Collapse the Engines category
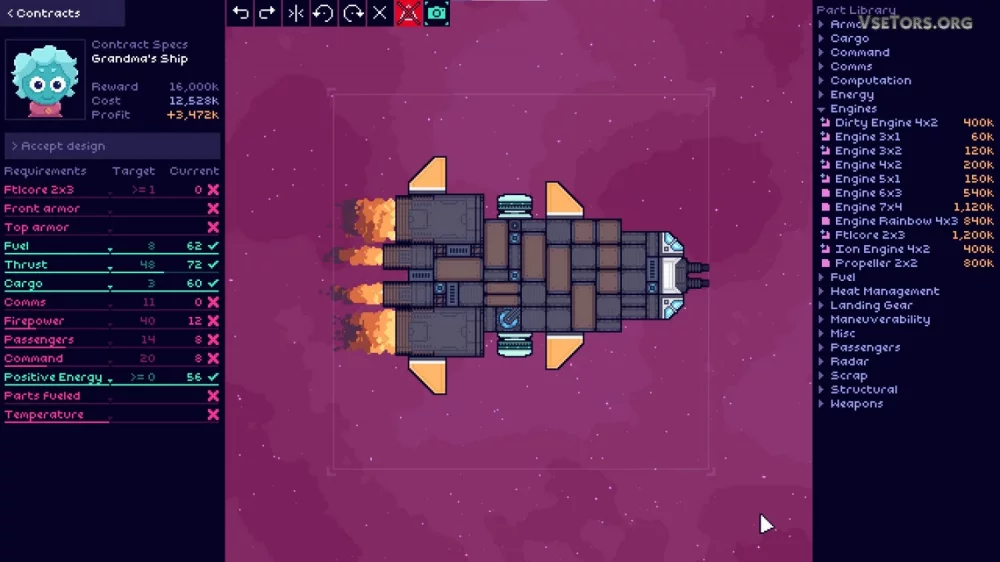This screenshot has width=1000, height=562. [853, 108]
